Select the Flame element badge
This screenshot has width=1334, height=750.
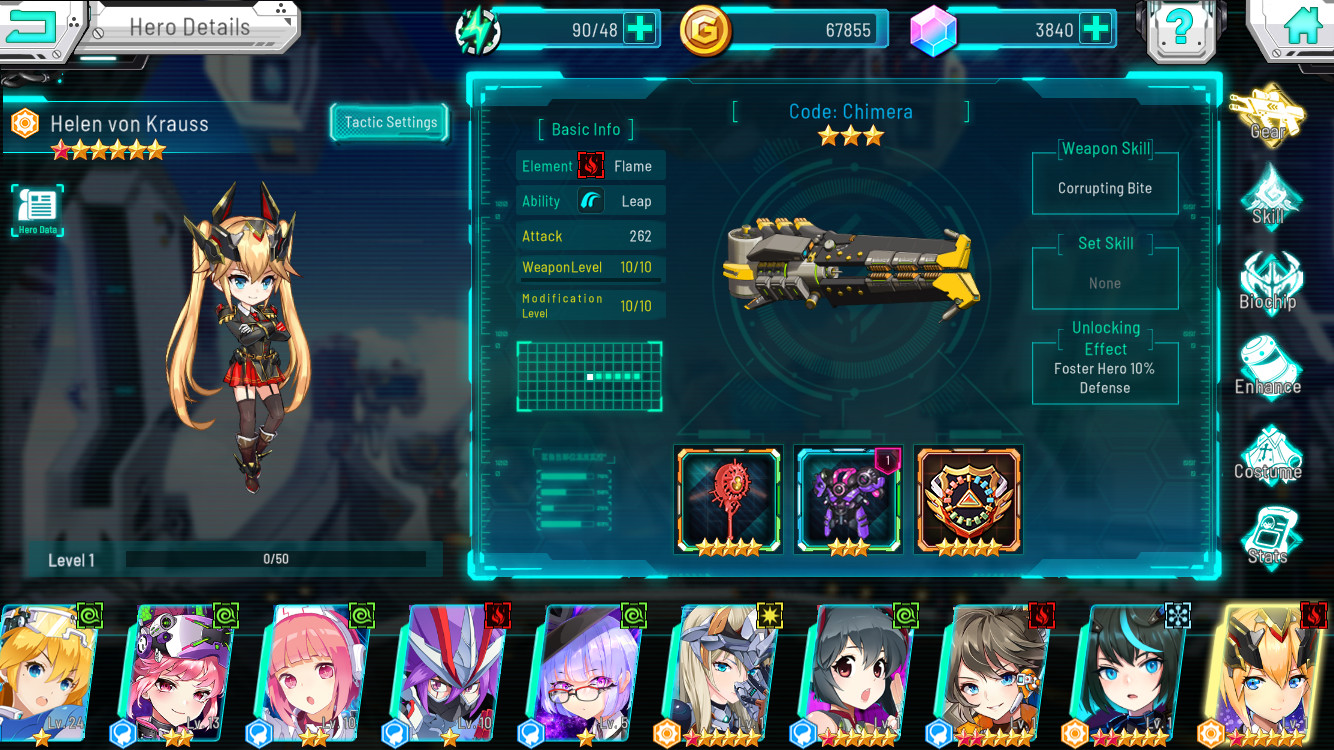(589, 165)
